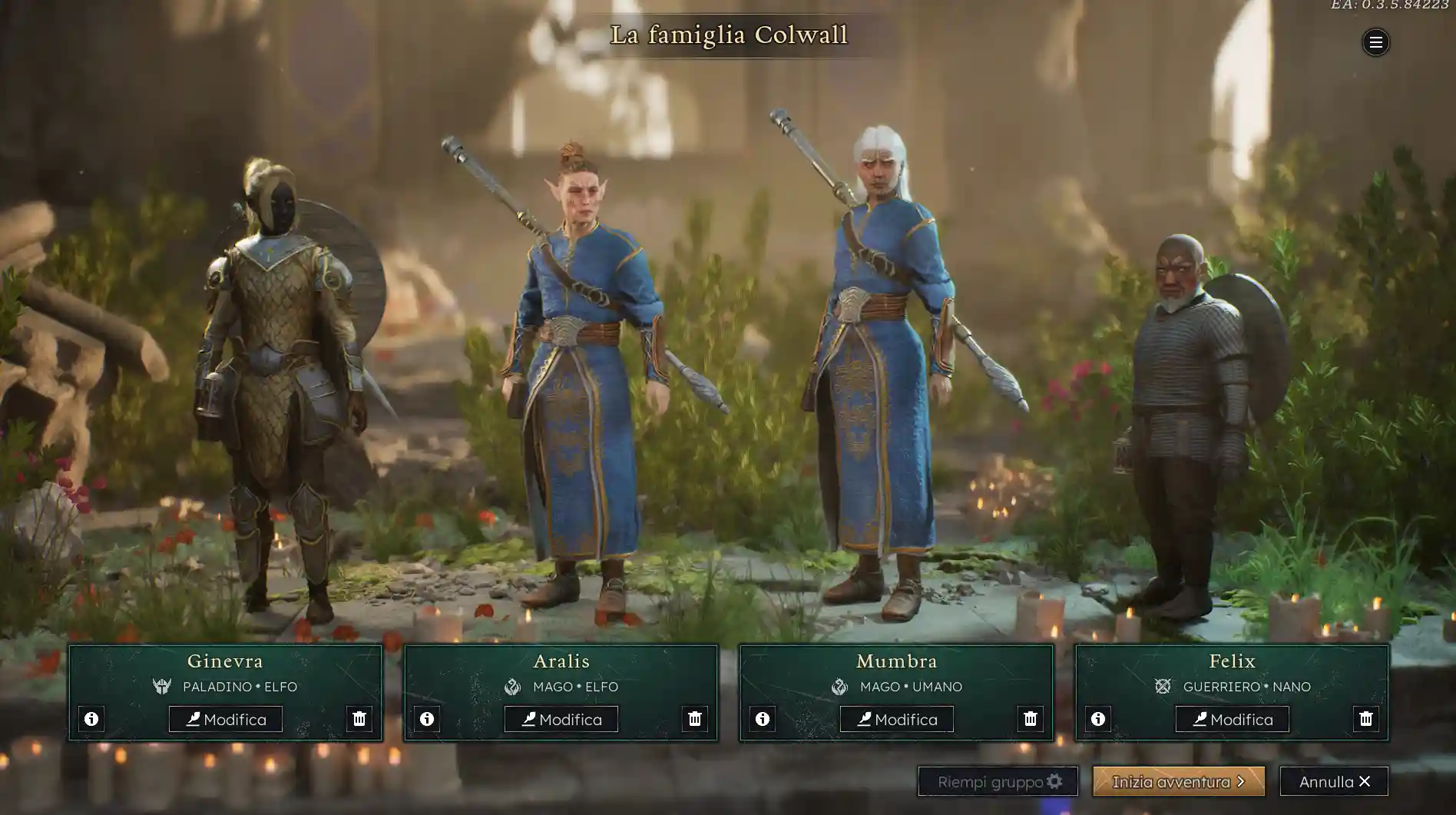This screenshot has width=1456, height=815.
Task: Delete Ginevra with the trash icon
Action: 359,719
